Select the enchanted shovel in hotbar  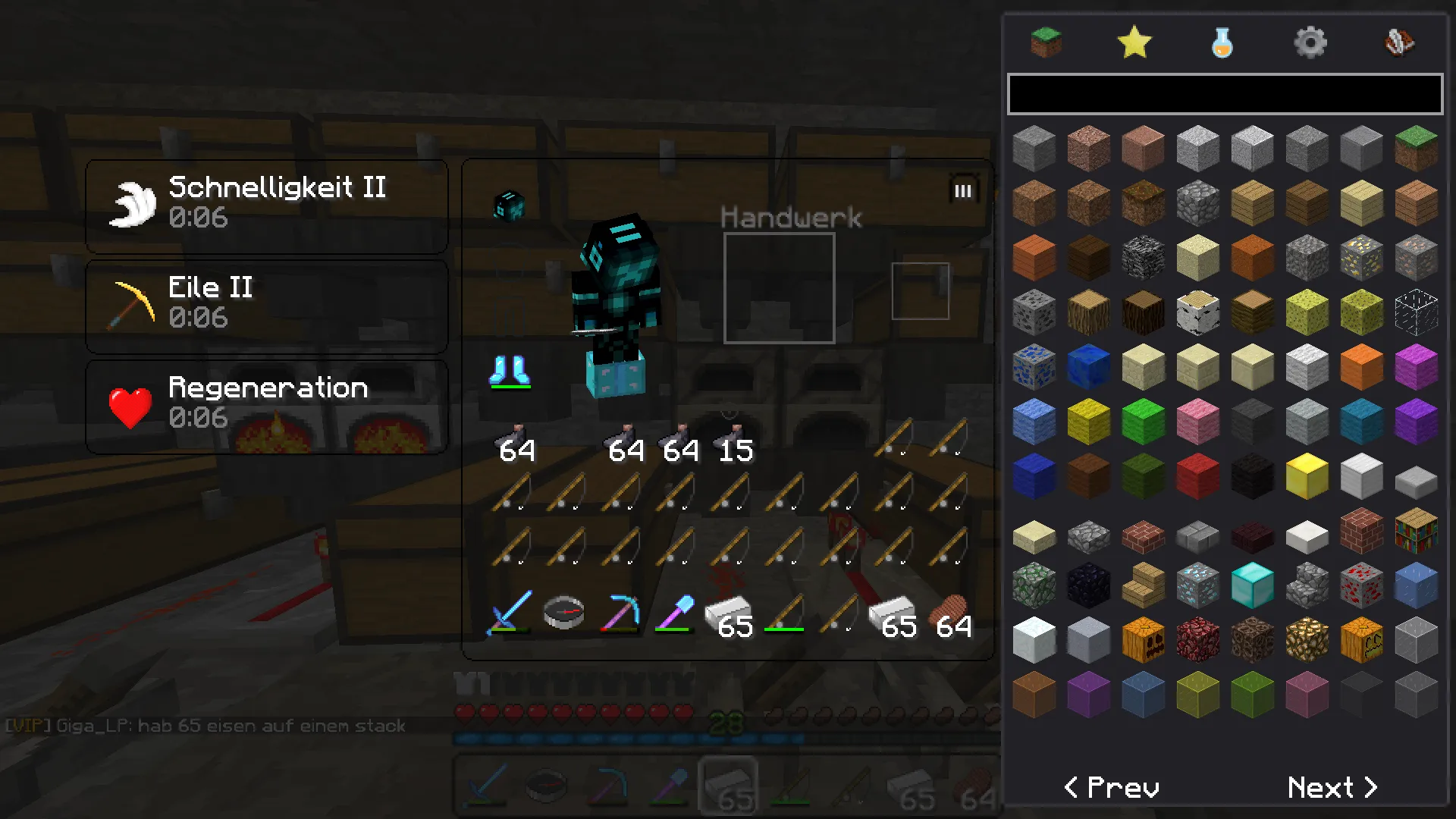coord(674,613)
